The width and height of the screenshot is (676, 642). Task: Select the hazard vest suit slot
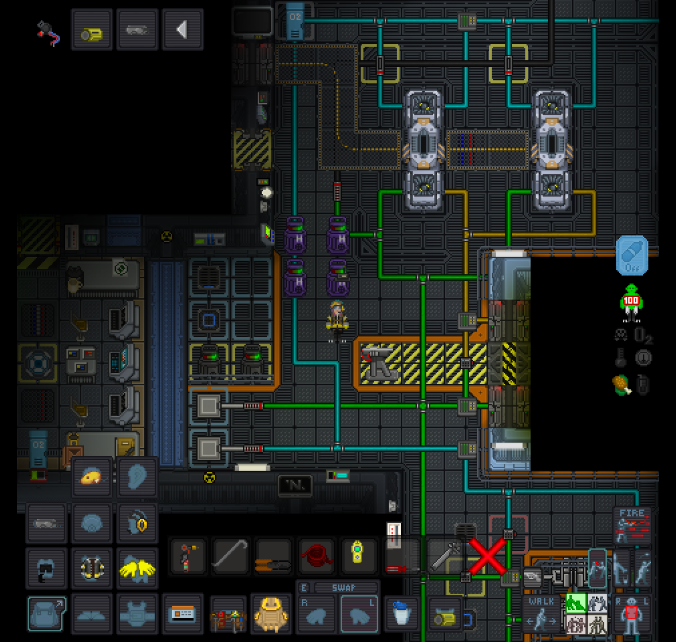tap(93, 567)
